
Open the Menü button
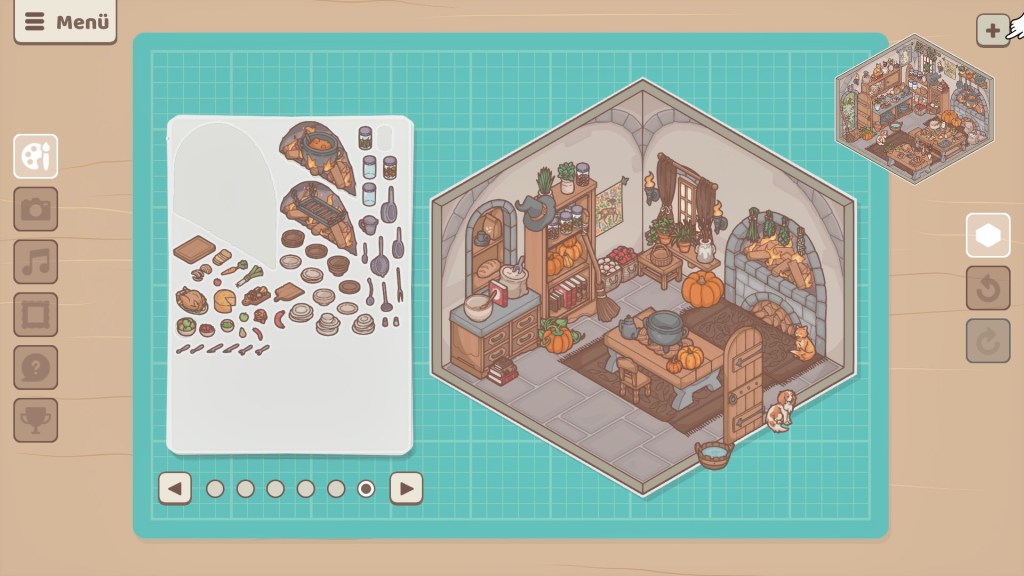(x=65, y=22)
